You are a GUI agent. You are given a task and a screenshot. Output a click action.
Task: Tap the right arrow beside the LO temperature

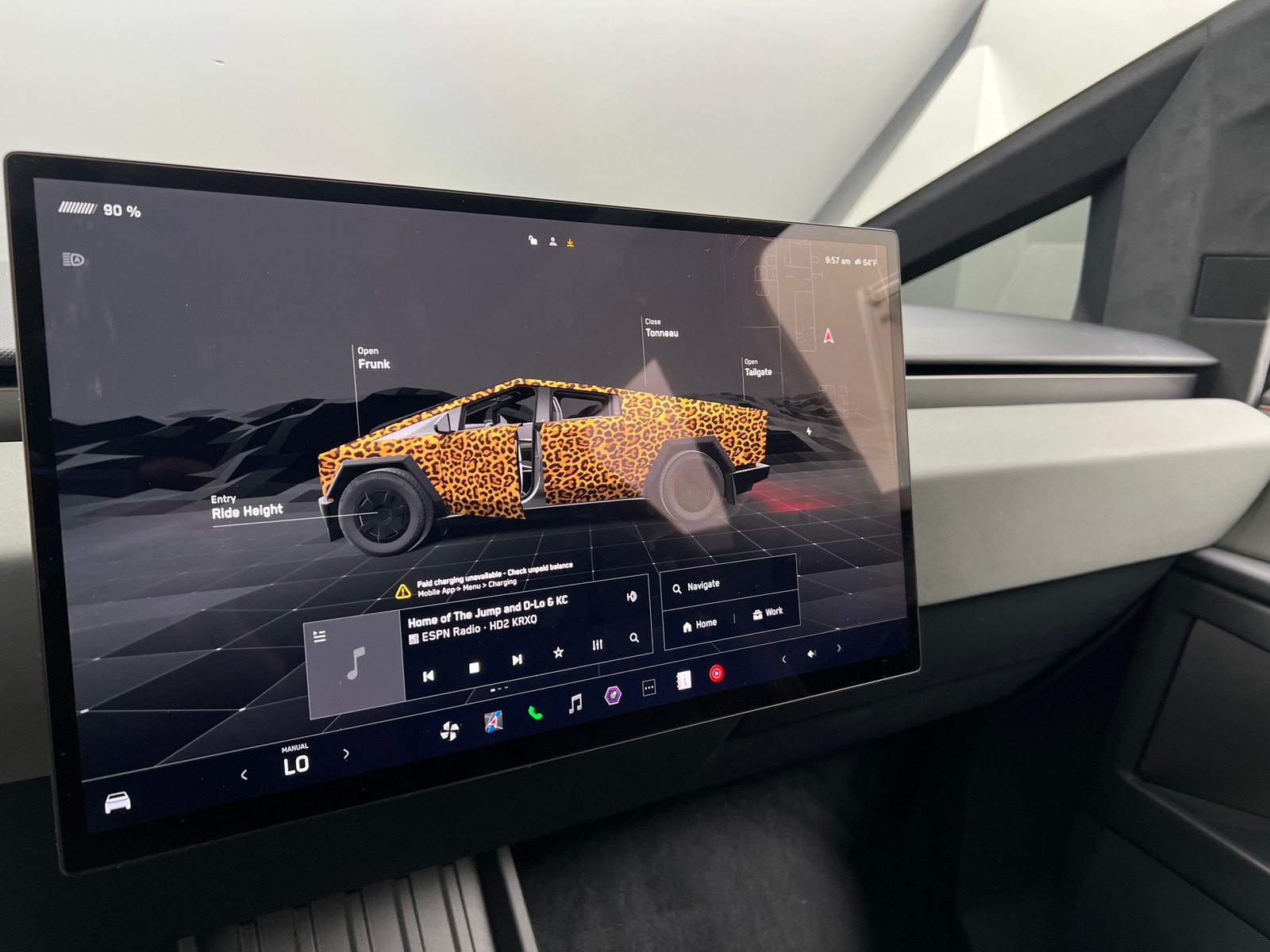[x=346, y=753]
